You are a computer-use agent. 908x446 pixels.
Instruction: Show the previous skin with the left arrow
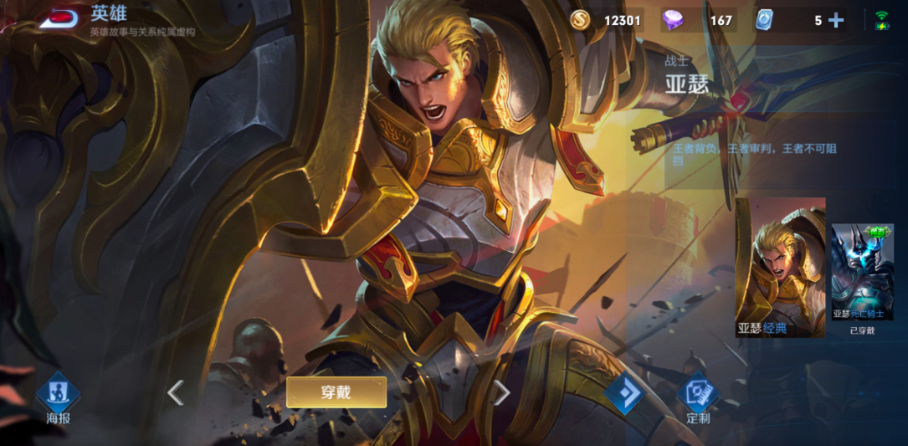pos(176,392)
